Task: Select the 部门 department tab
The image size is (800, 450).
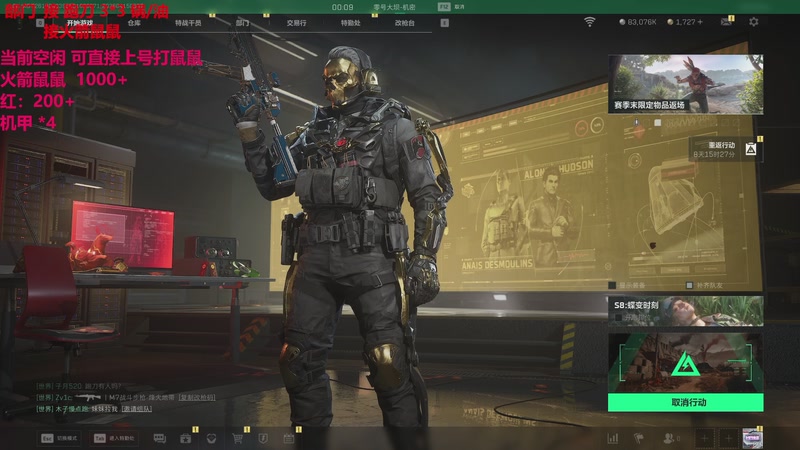Action: (243, 21)
